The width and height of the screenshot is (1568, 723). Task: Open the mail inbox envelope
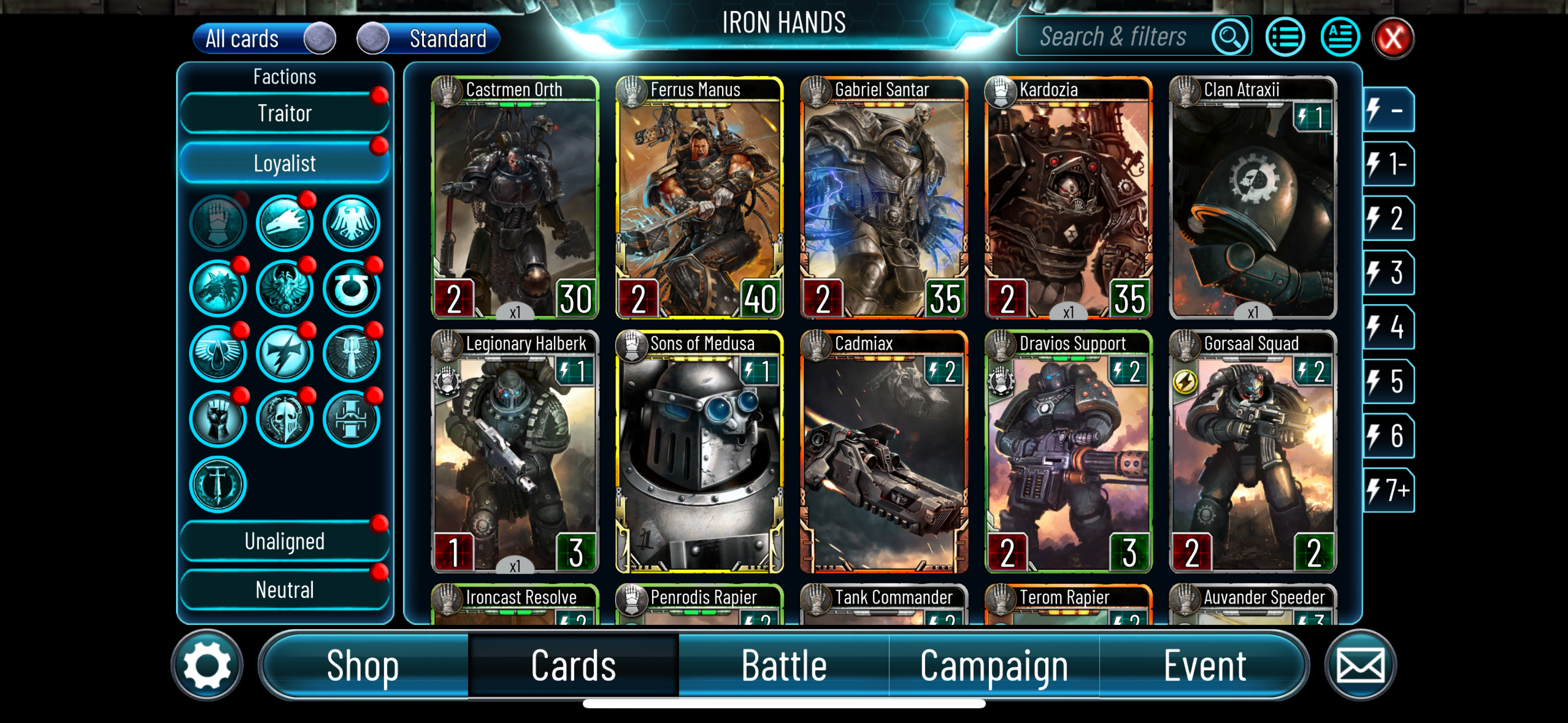[1360, 665]
